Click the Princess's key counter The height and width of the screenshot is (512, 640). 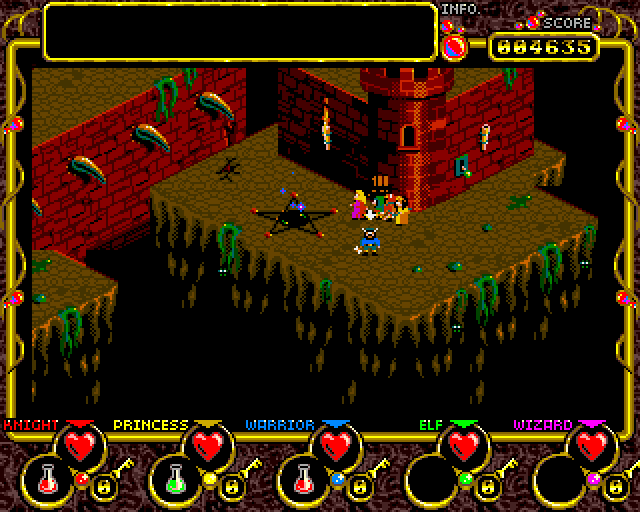pos(230,487)
